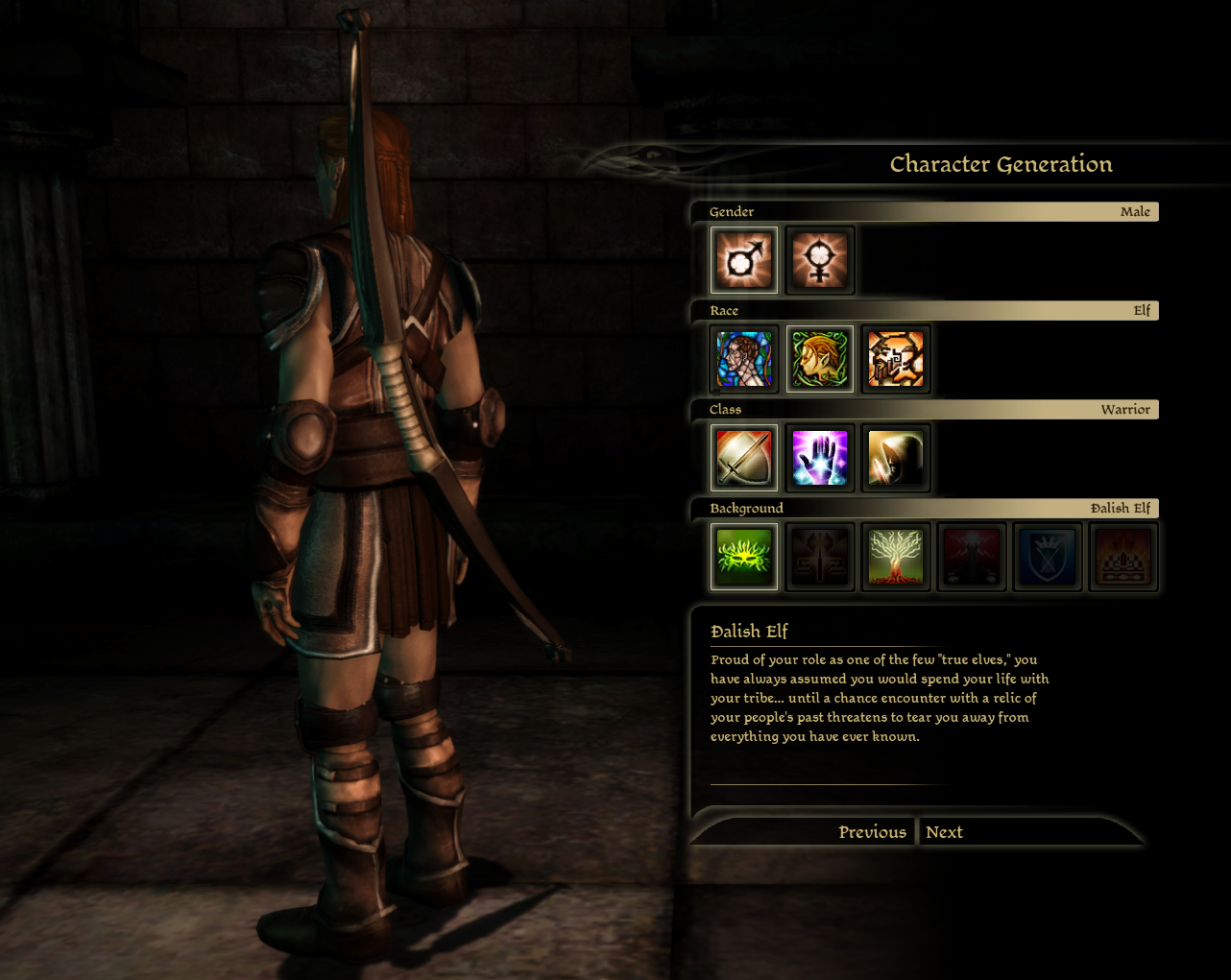Select the female gender symbol icon
The width and height of the screenshot is (1231, 980).
coord(819,259)
